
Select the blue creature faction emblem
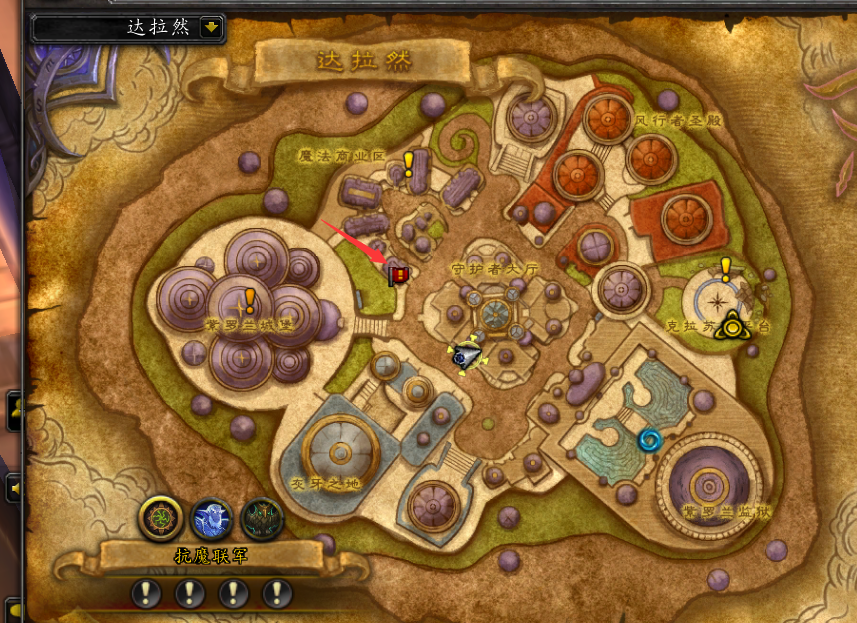click(x=211, y=518)
